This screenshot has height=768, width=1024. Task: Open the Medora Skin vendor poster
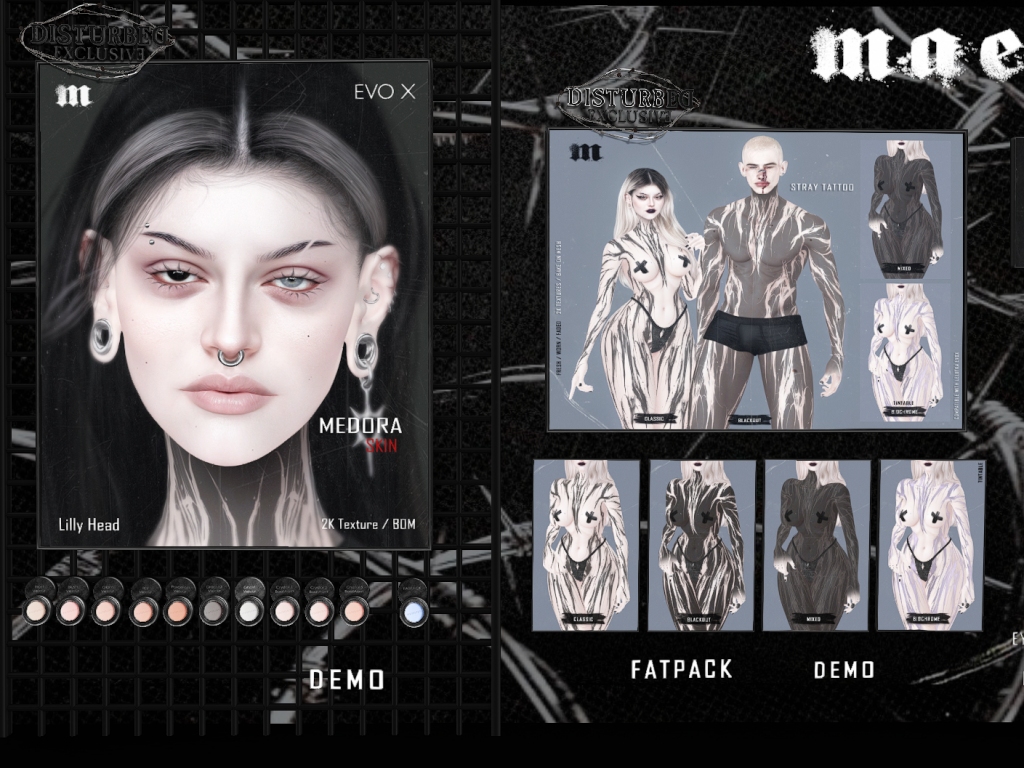[234, 304]
